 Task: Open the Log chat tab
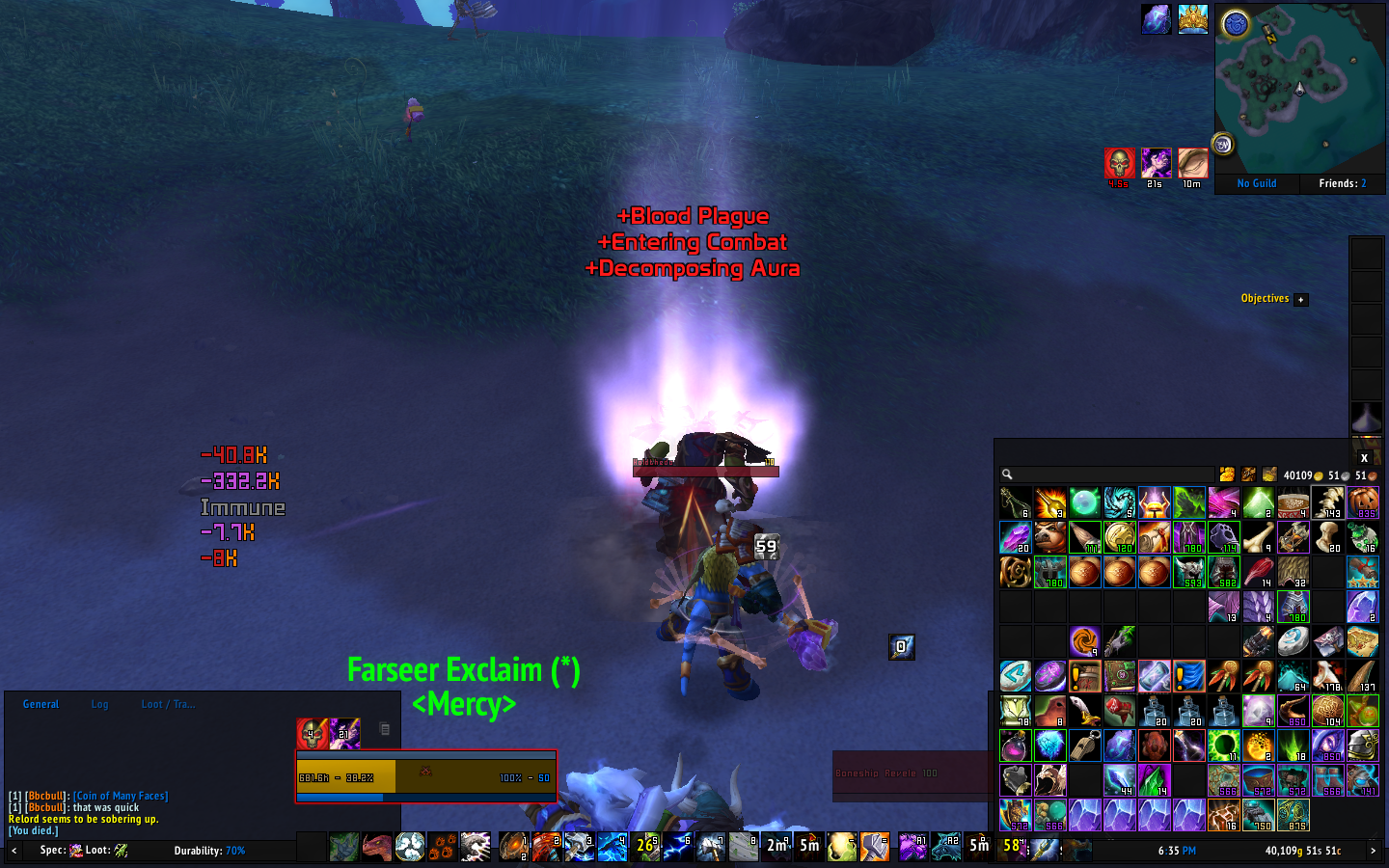[x=99, y=704]
